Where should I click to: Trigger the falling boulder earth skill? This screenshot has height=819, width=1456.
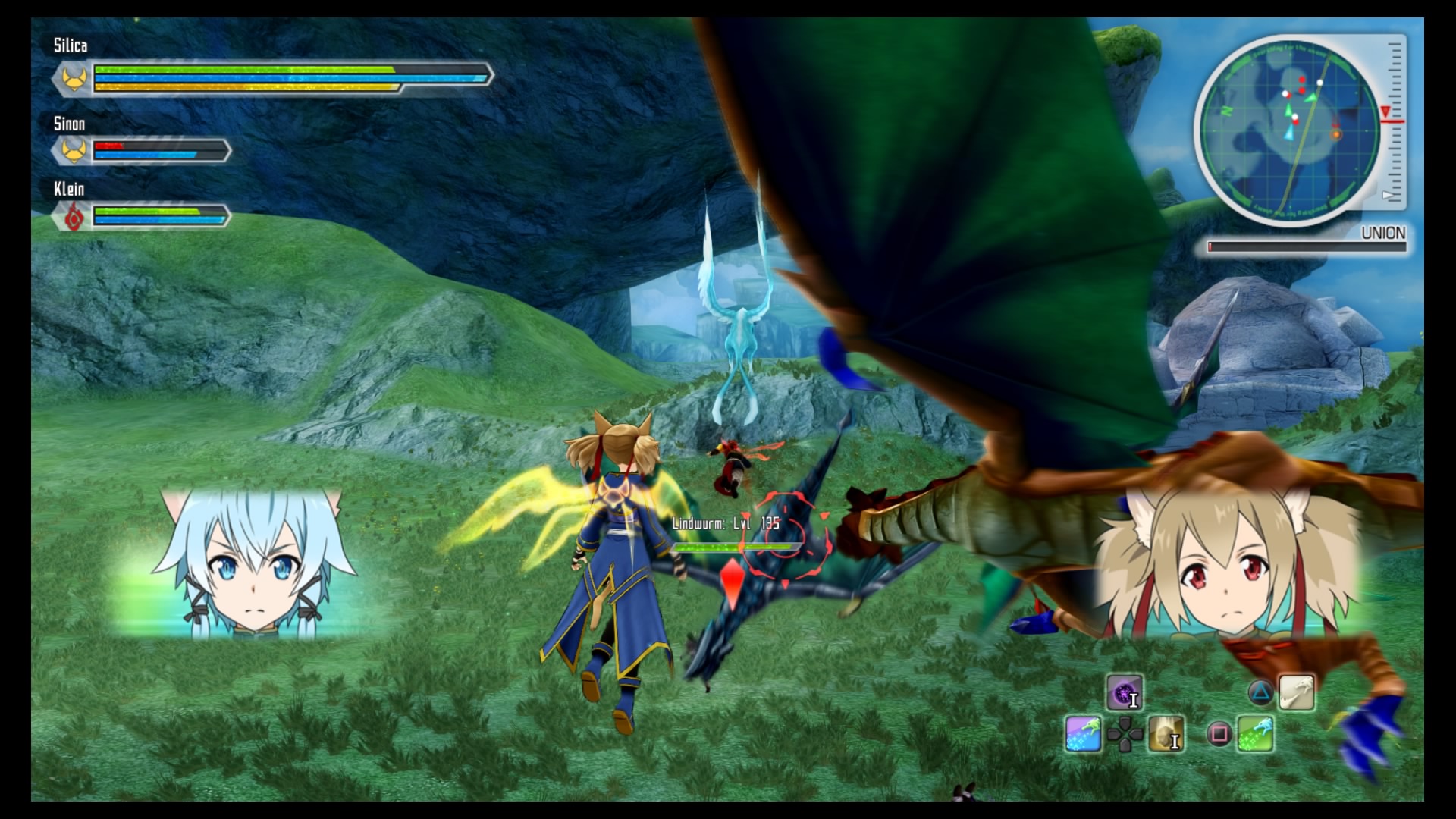pyautogui.click(x=1166, y=734)
